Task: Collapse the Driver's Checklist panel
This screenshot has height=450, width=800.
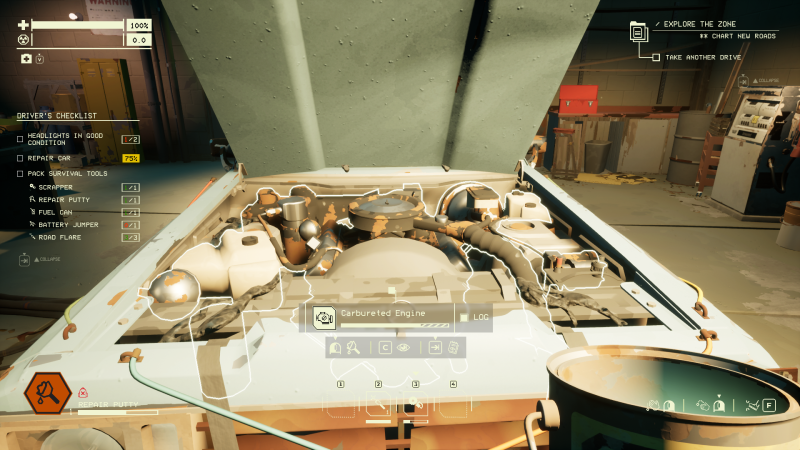Action: [25, 259]
